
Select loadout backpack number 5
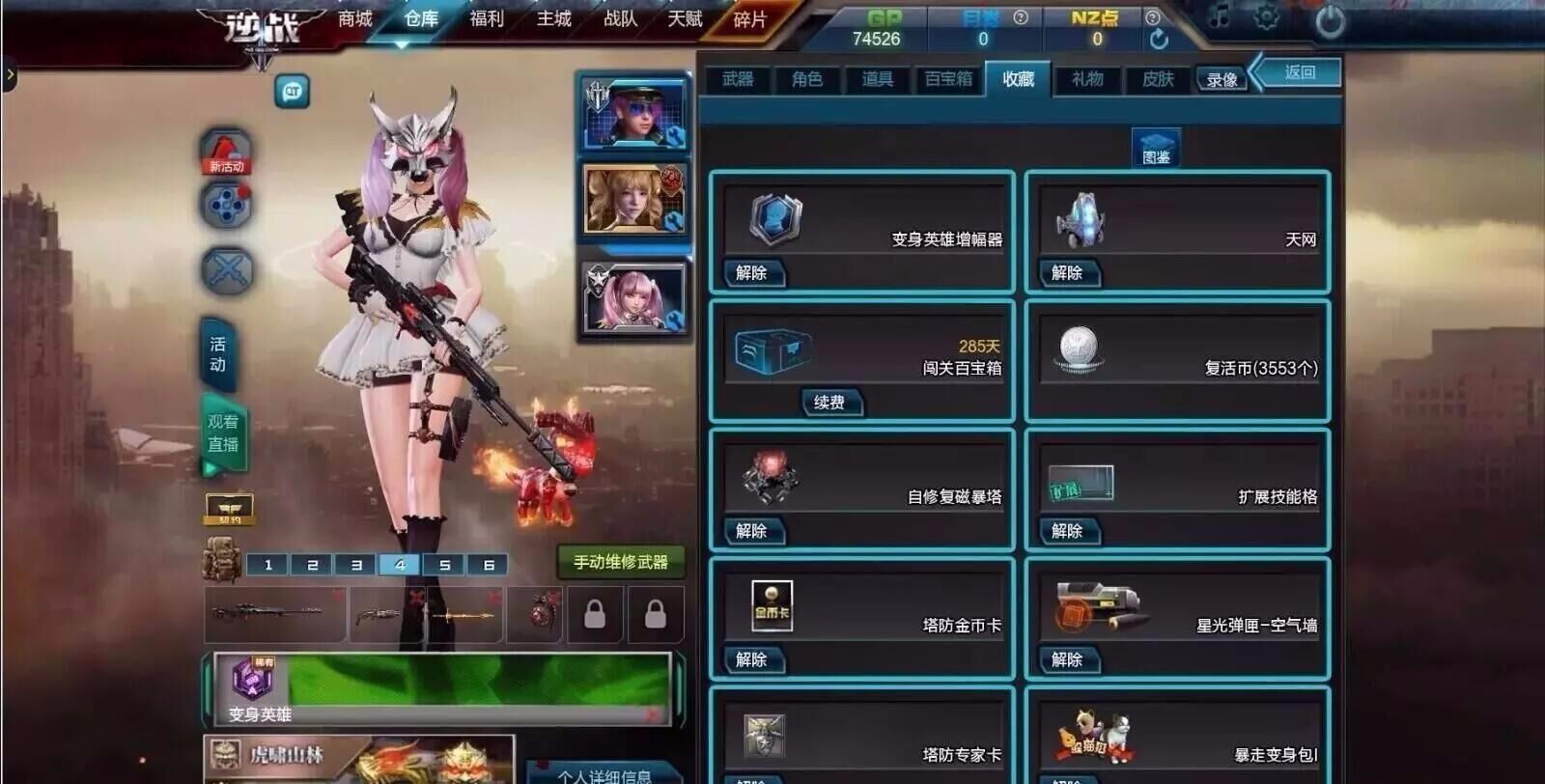[x=444, y=565]
